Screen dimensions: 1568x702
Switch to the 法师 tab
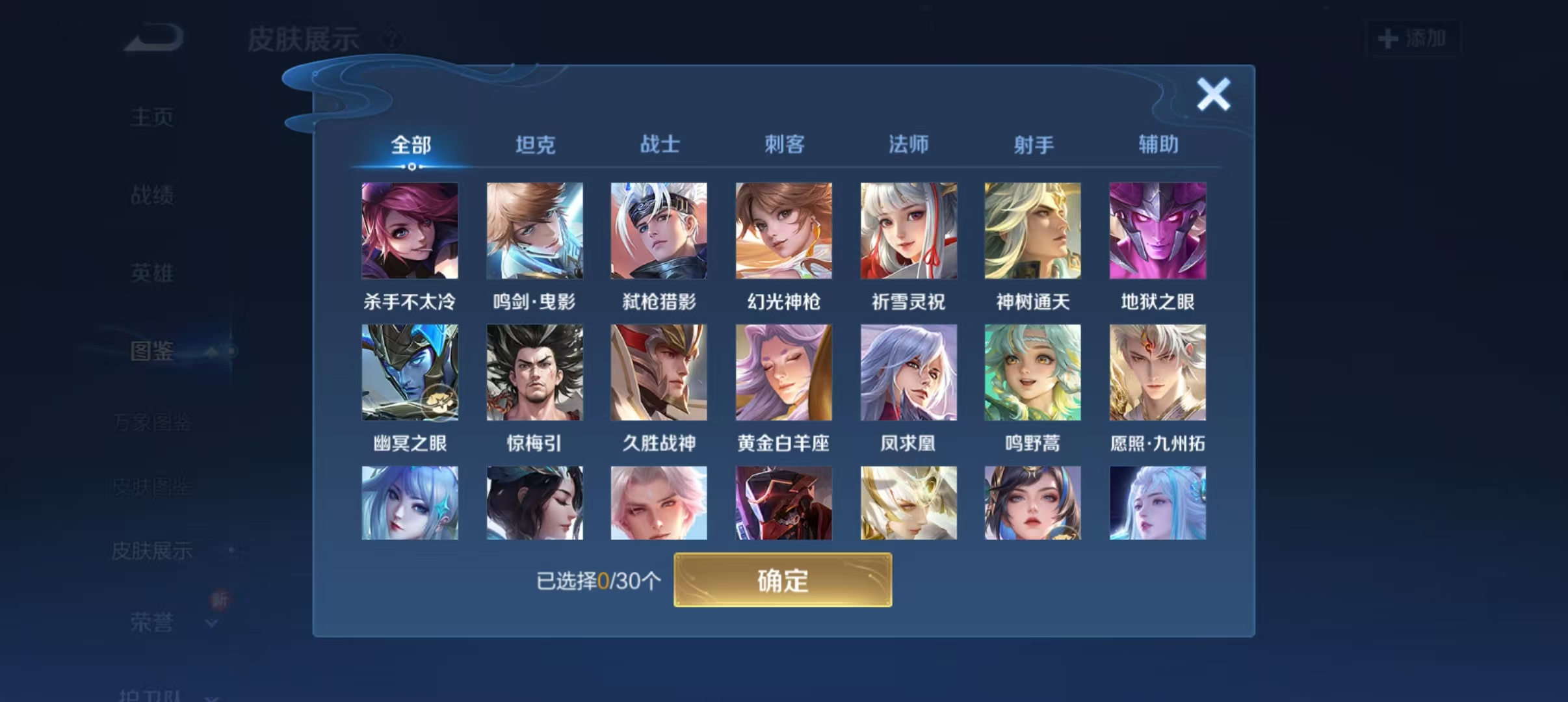[x=908, y=144]
